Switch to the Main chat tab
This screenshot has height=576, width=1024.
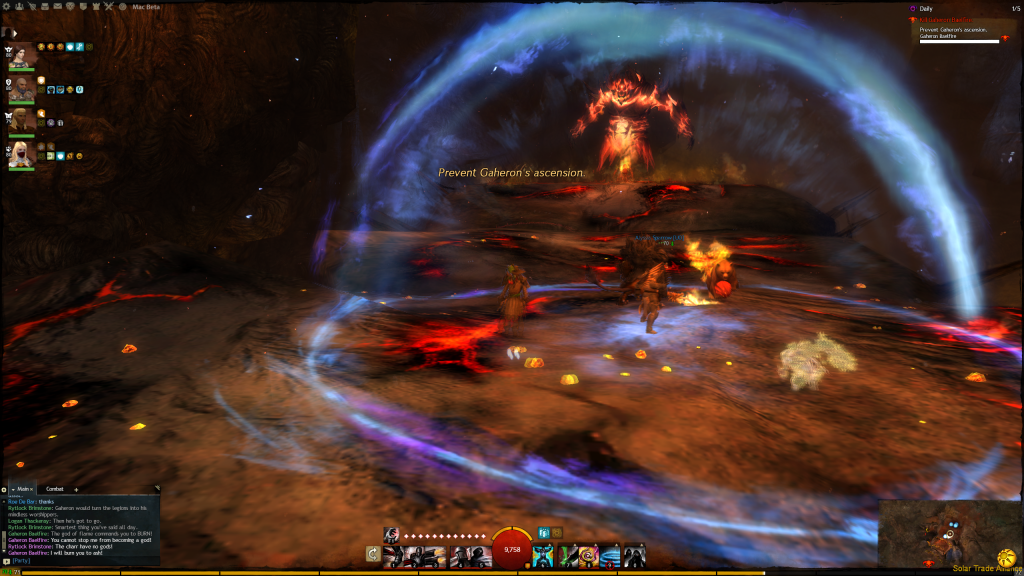[x=22, y=489]
